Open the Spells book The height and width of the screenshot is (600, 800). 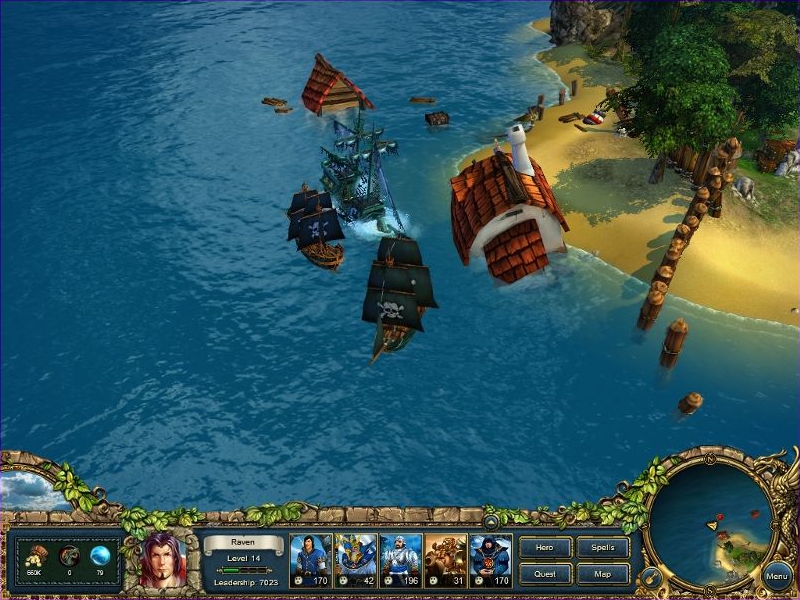603,547
